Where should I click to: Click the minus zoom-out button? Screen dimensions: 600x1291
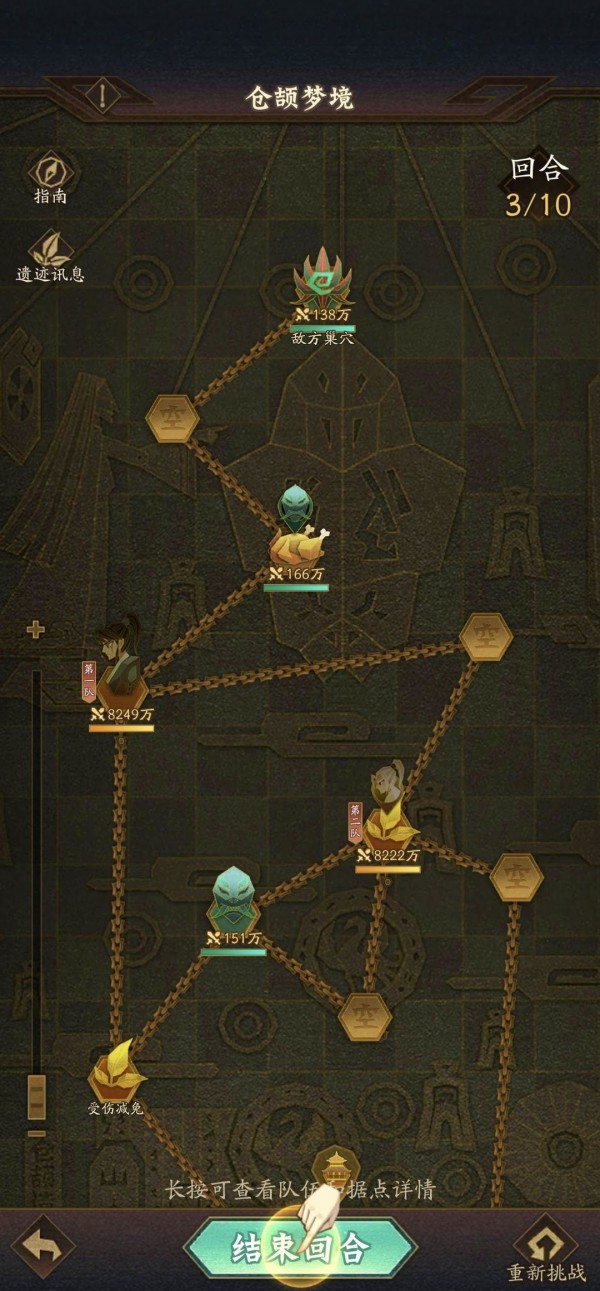(x=36, y=1133)
